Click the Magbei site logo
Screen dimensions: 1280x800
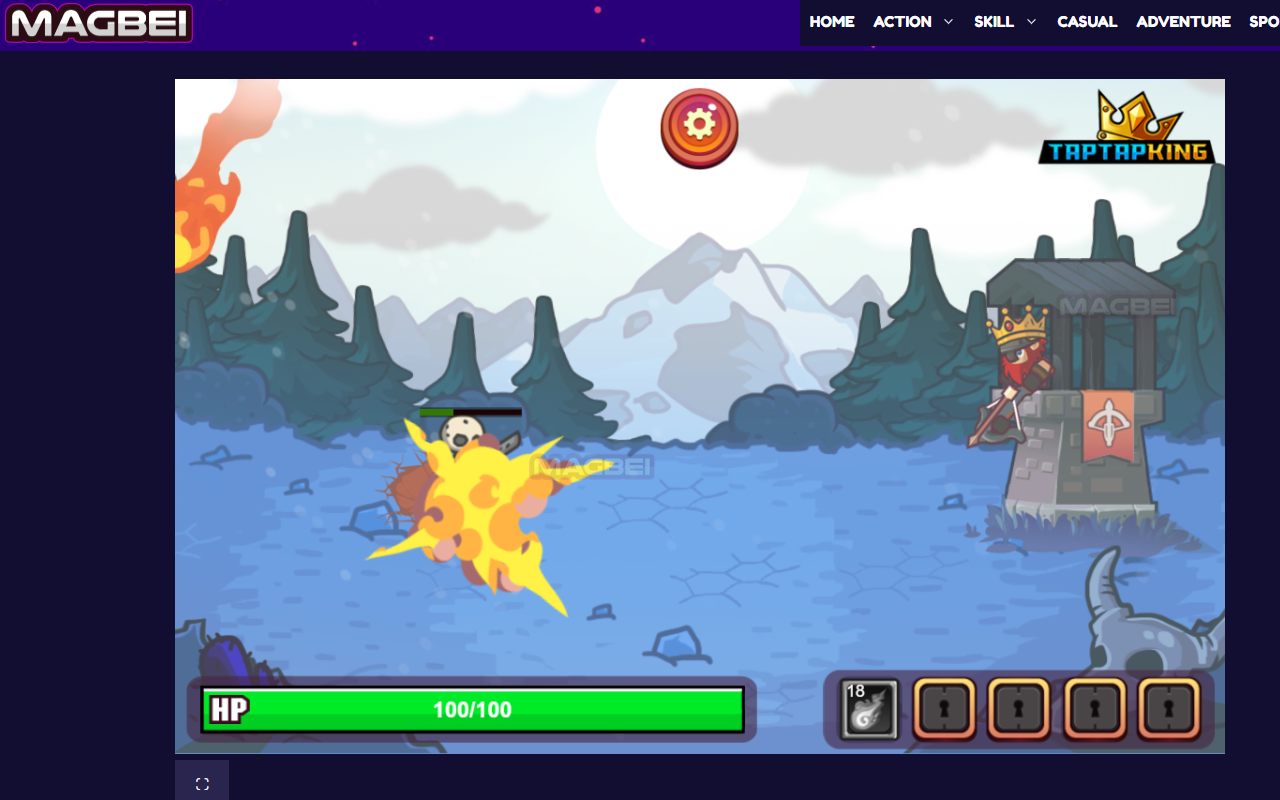coord(98,24)
